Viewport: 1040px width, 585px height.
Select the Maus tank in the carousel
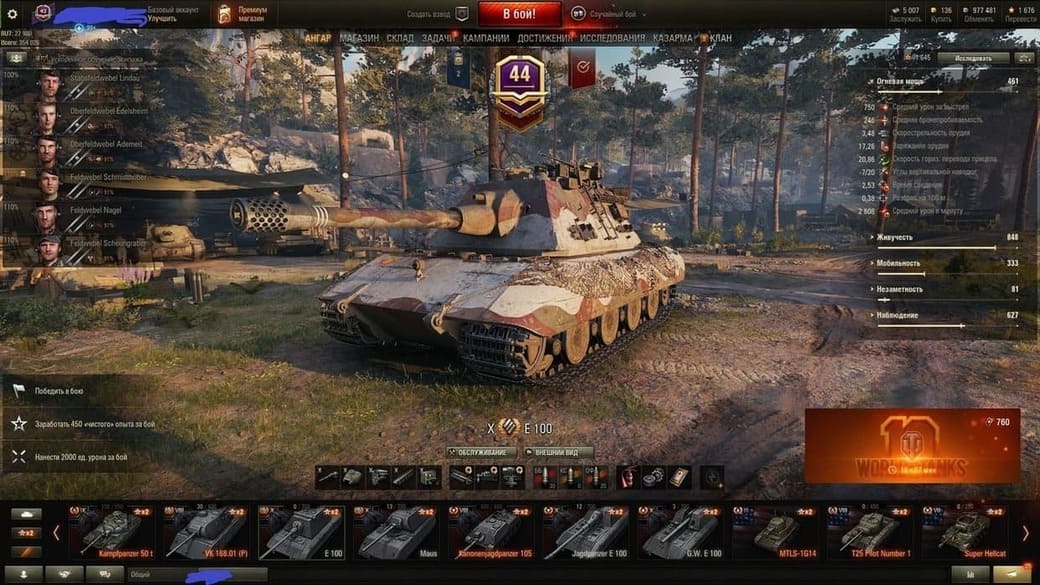(397, 532)
